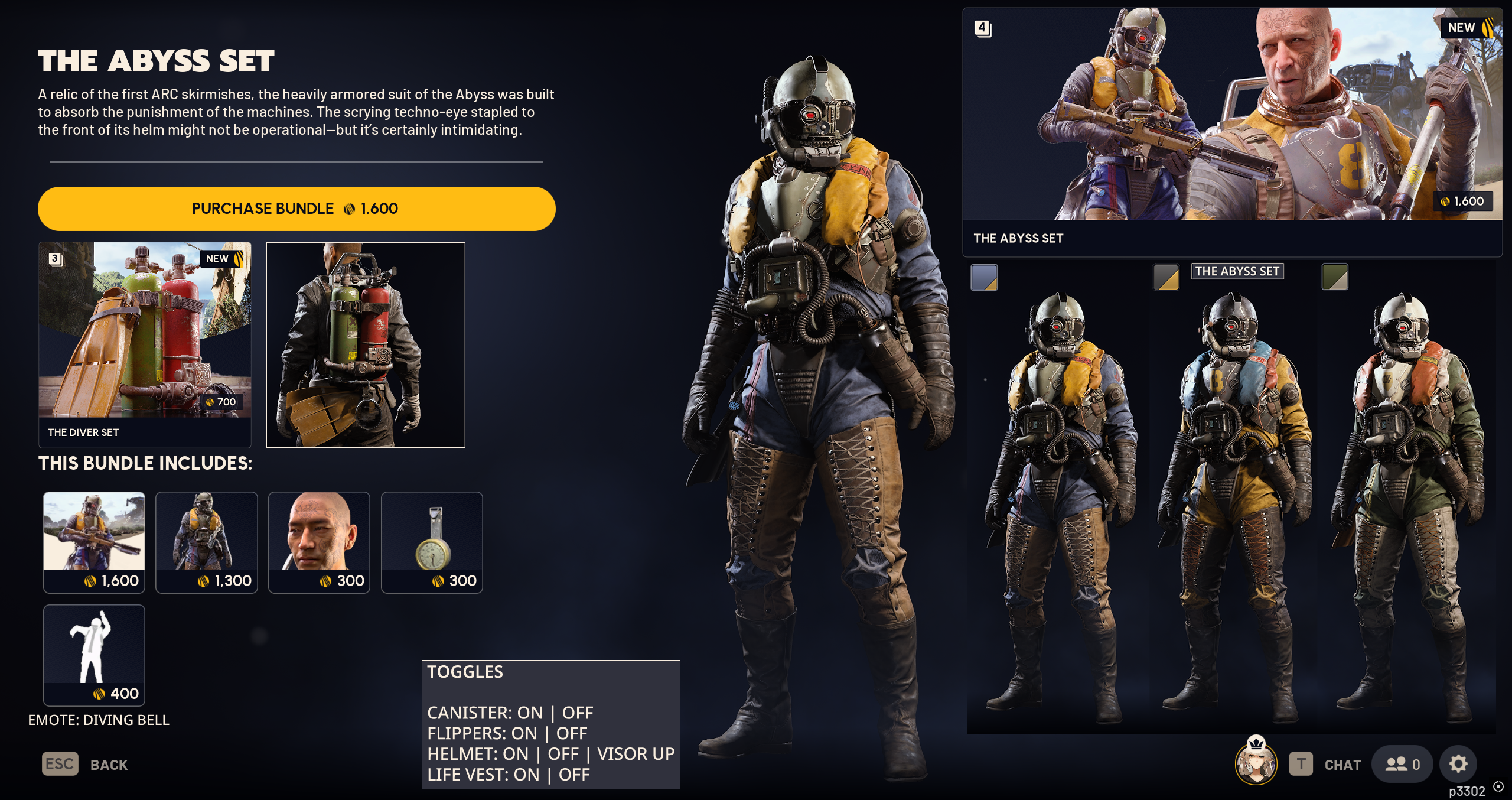This screenshot has width=1512, height=800.
Task: Select the 1,300 outfit item
Action: pos(207,542)
